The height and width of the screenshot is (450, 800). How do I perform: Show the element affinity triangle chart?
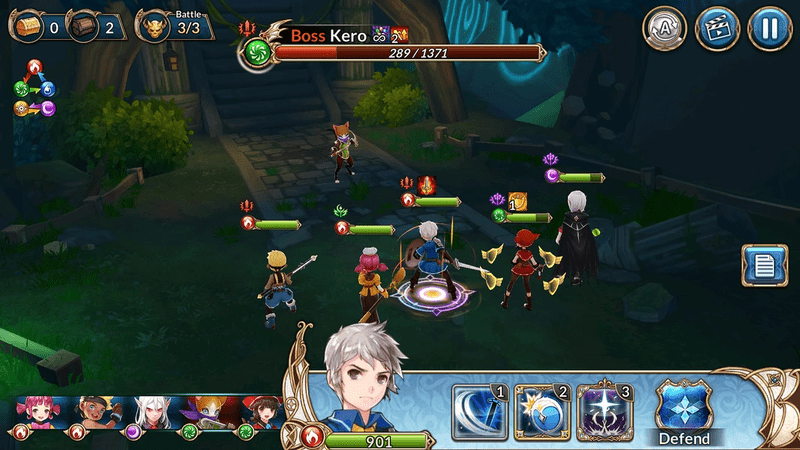[x=34, y=87]
